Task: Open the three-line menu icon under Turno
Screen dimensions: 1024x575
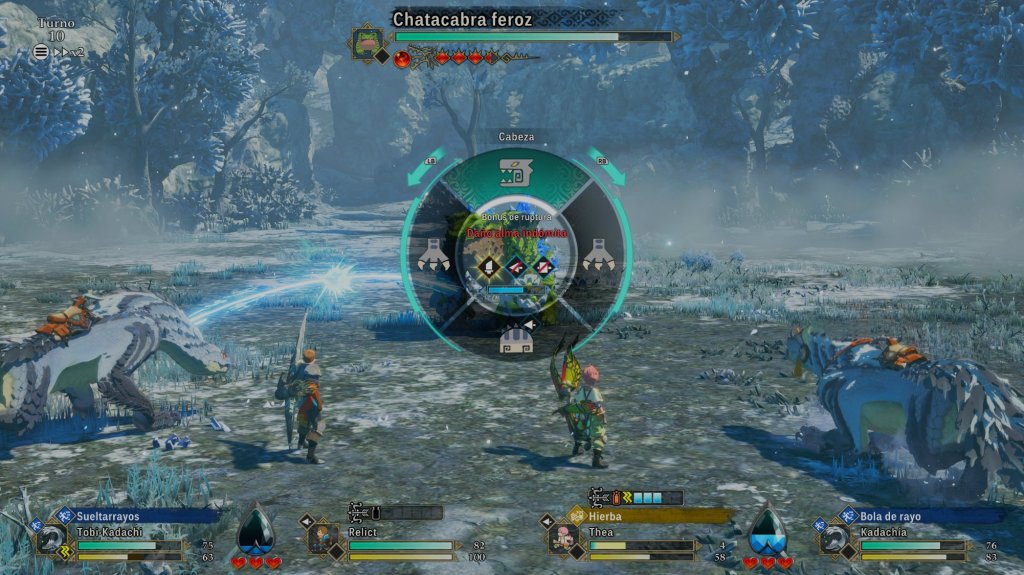Action: coord(41,52)
